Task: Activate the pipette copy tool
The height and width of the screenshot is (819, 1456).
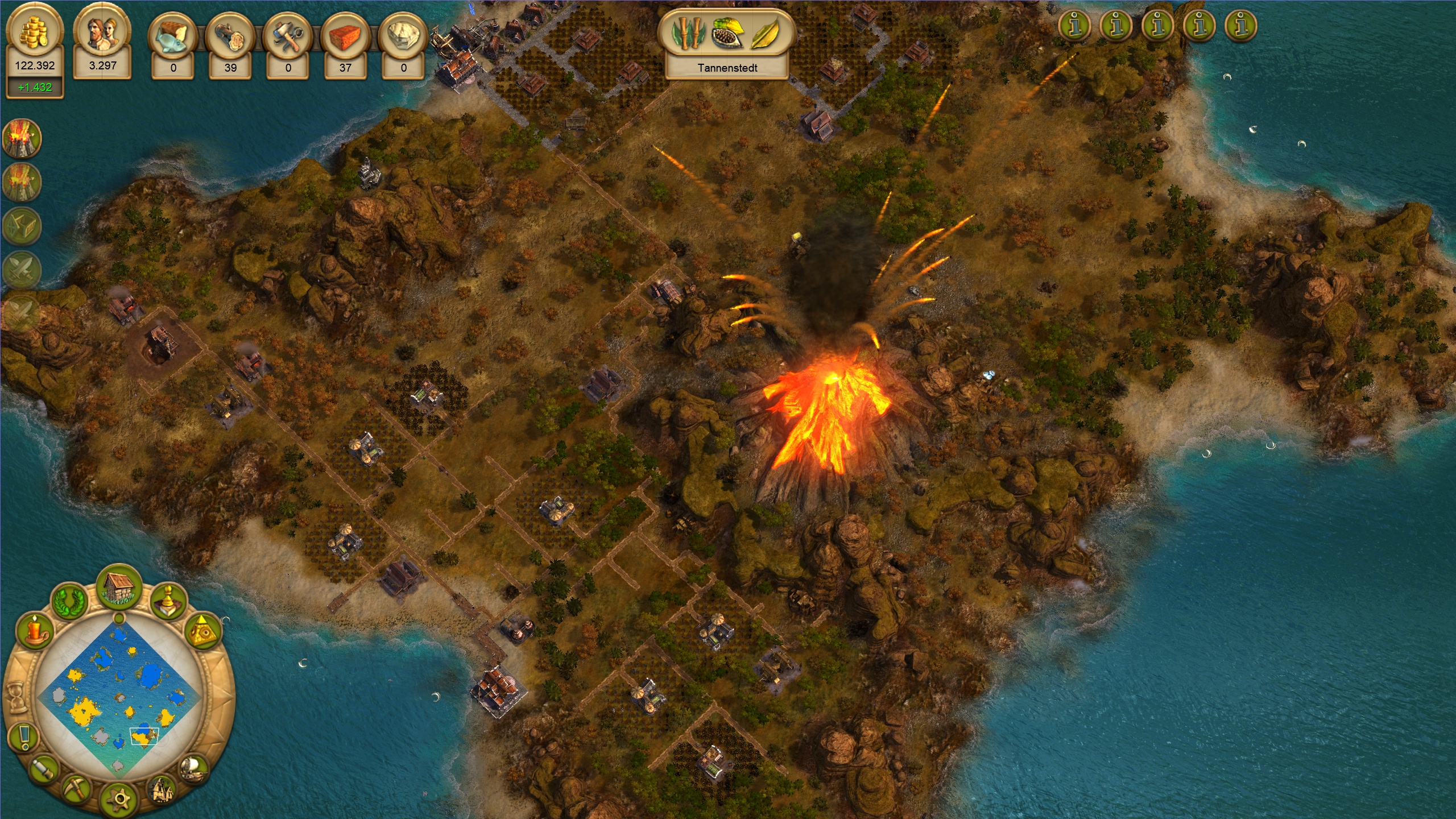Action: 43,769
